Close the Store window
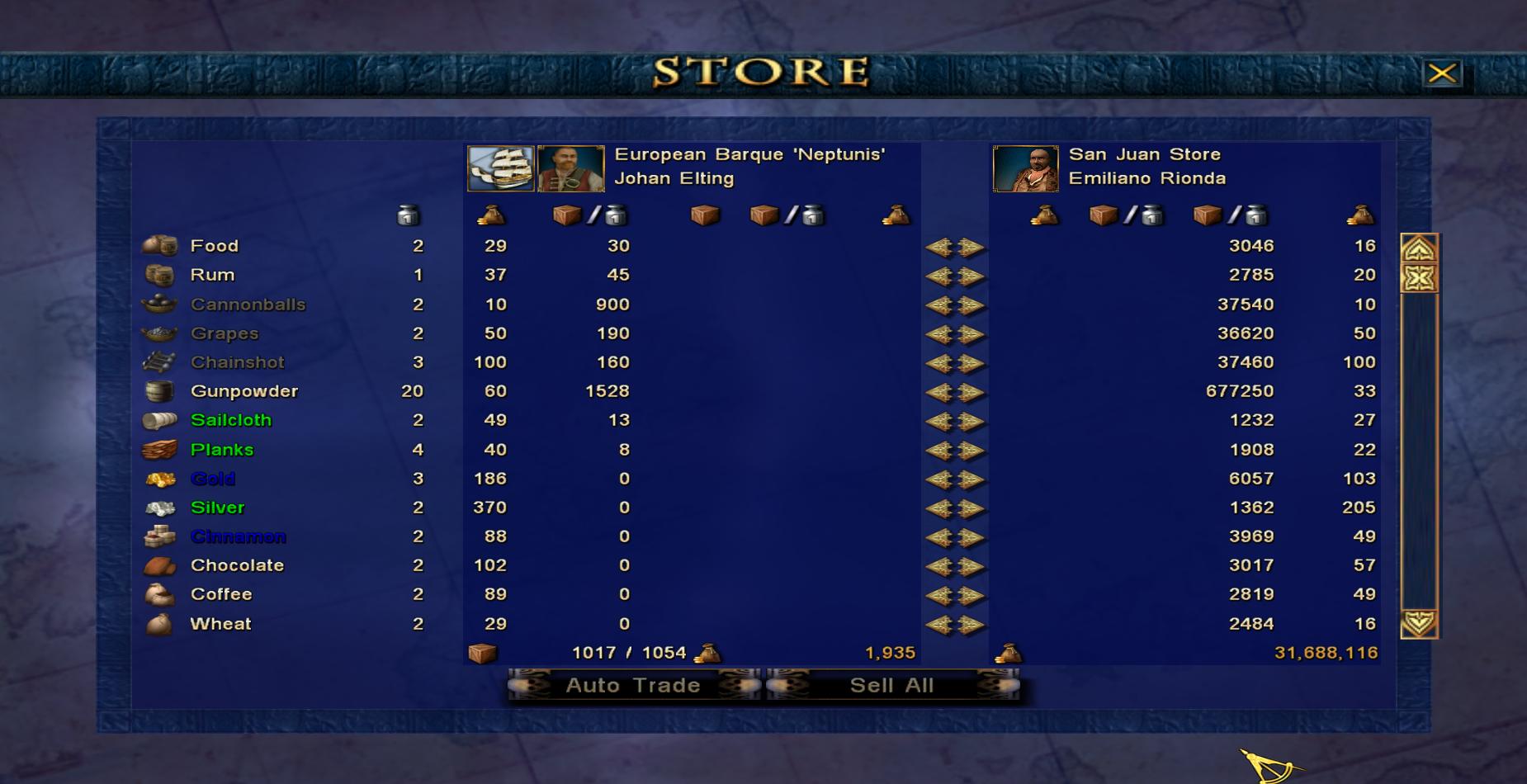 (1442, 73)
